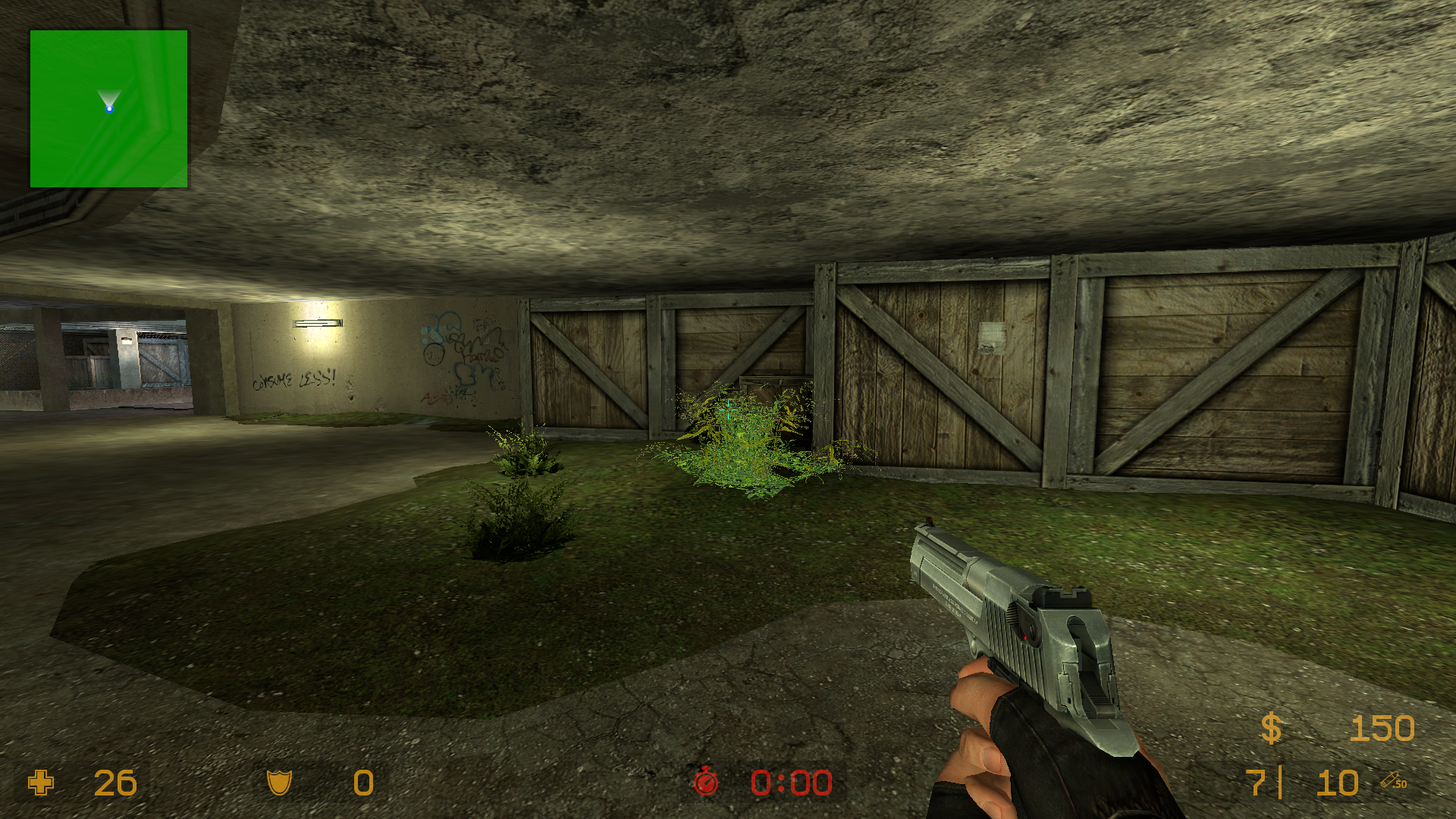Select the red round timer stopwatch icon
This screenshot has width=1456, height=819.
click(x=706, y=782)
